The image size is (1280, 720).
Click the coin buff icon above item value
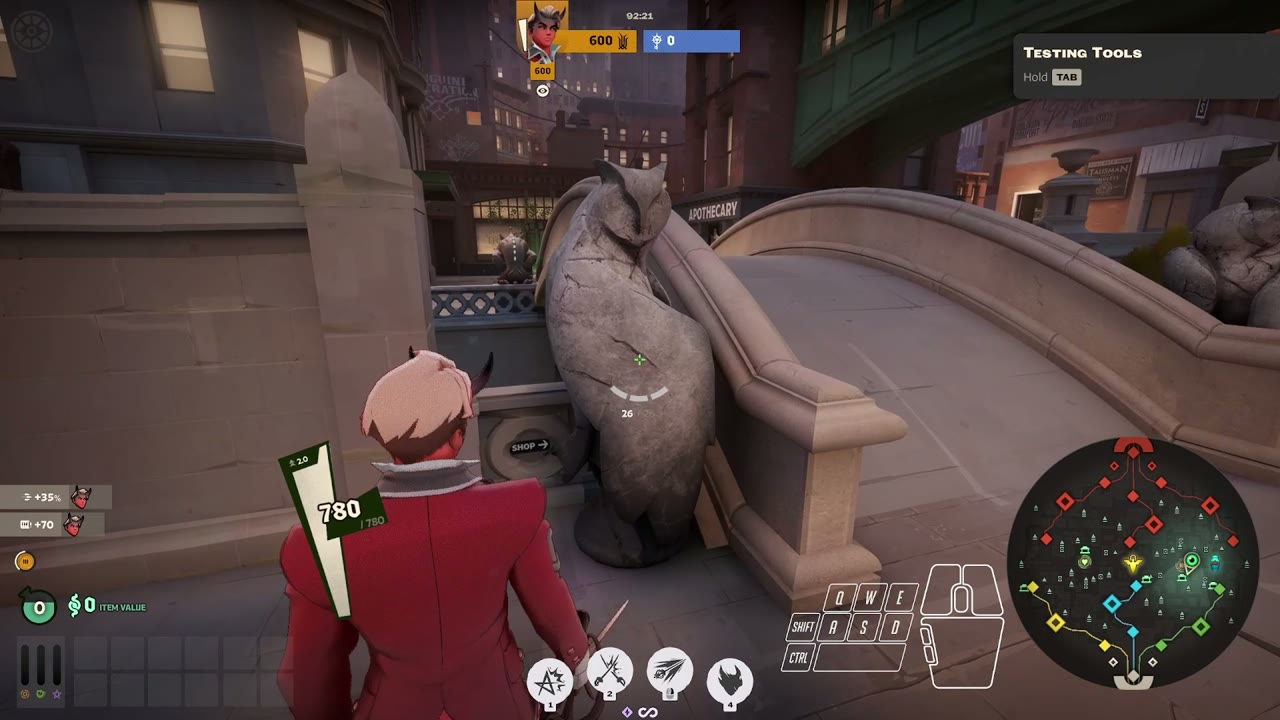(x=26, y=561)
